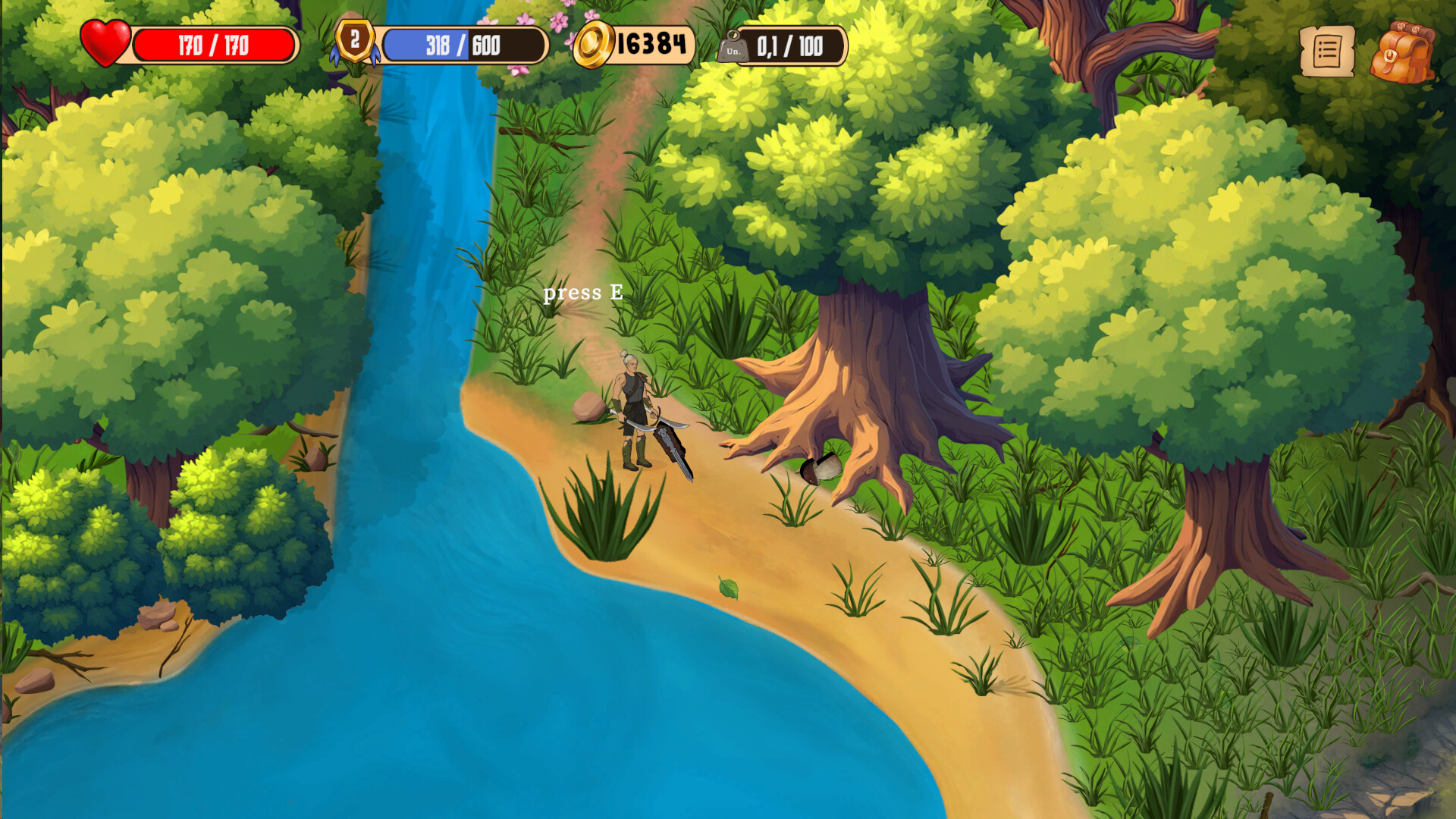The height and width of the screenshot is (819, 1456).
Task: Click the 0,1 / 100 weight display
Action: click(x=789, y=47)
